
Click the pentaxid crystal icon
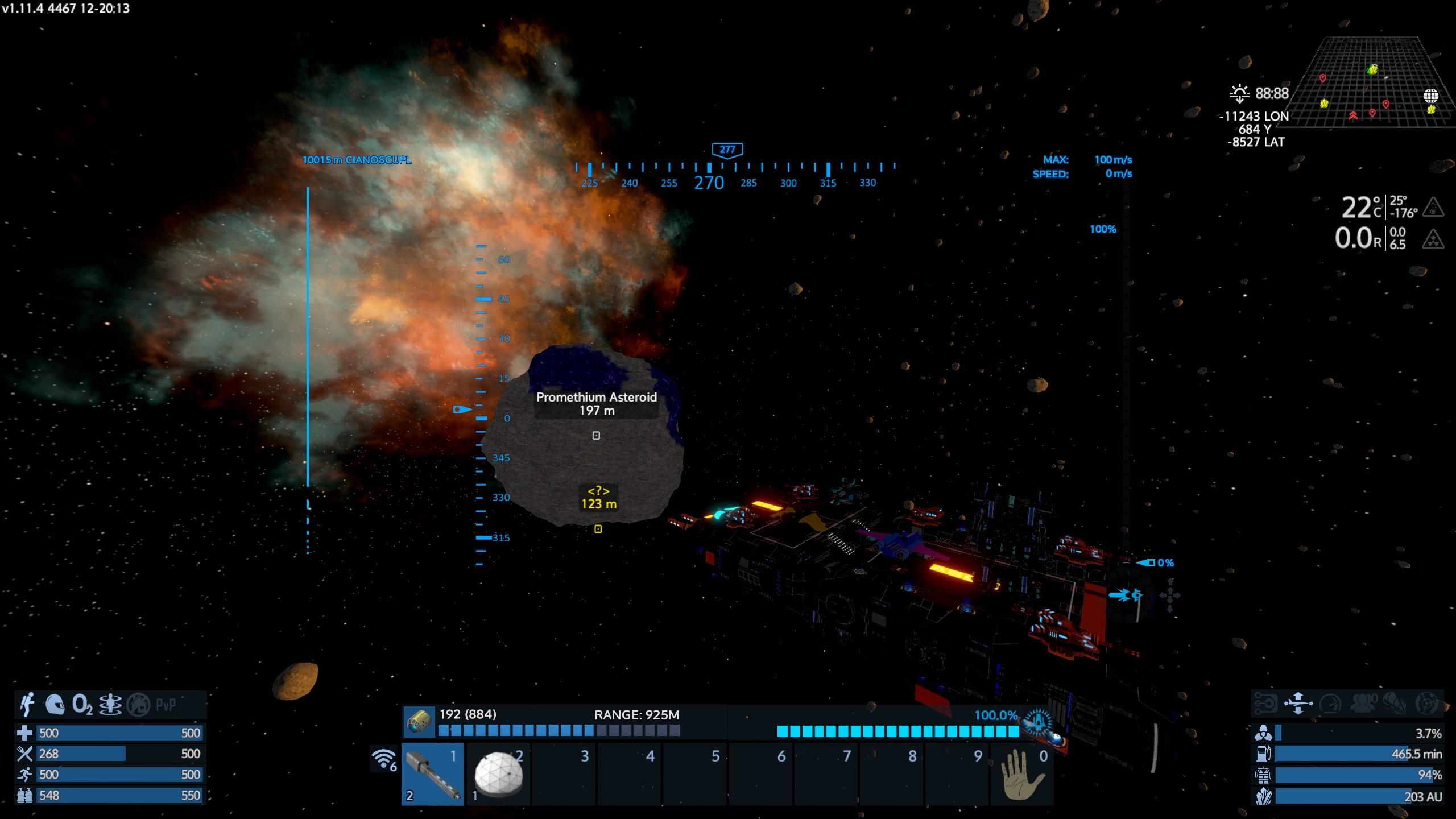tap(1263, 796)
